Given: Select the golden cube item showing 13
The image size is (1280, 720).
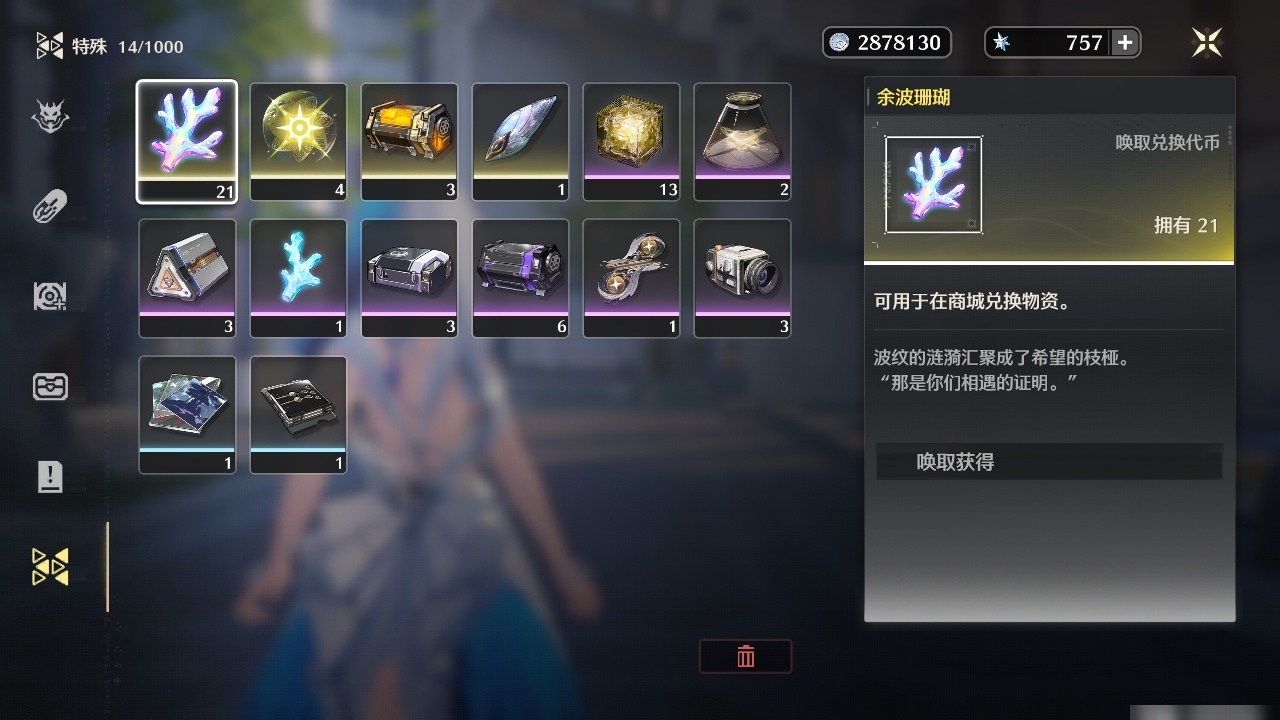Looking at the screenshot, I should 631,140.
